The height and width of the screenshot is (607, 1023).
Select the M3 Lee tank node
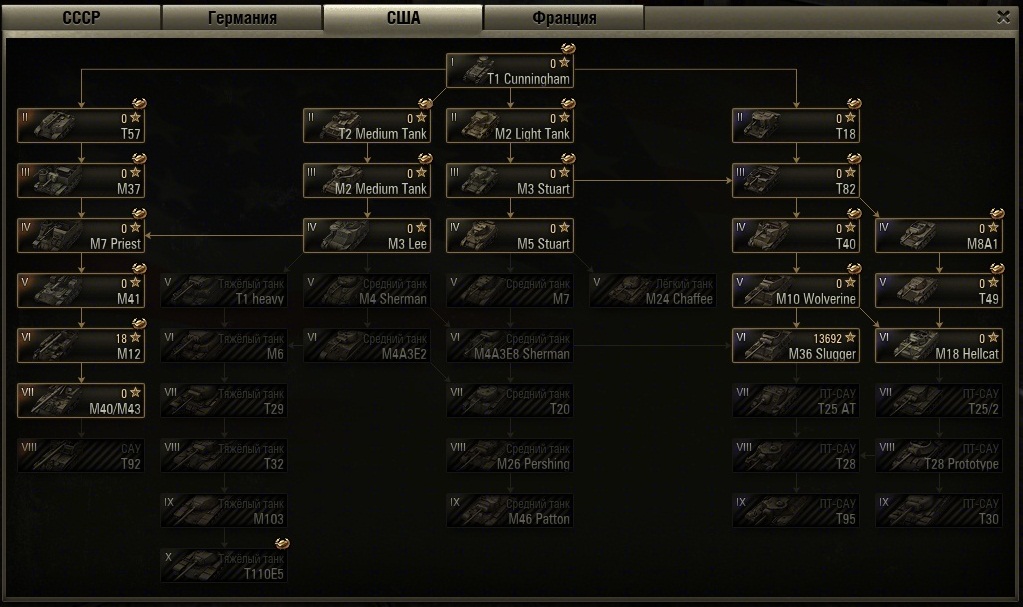(367, 236)
